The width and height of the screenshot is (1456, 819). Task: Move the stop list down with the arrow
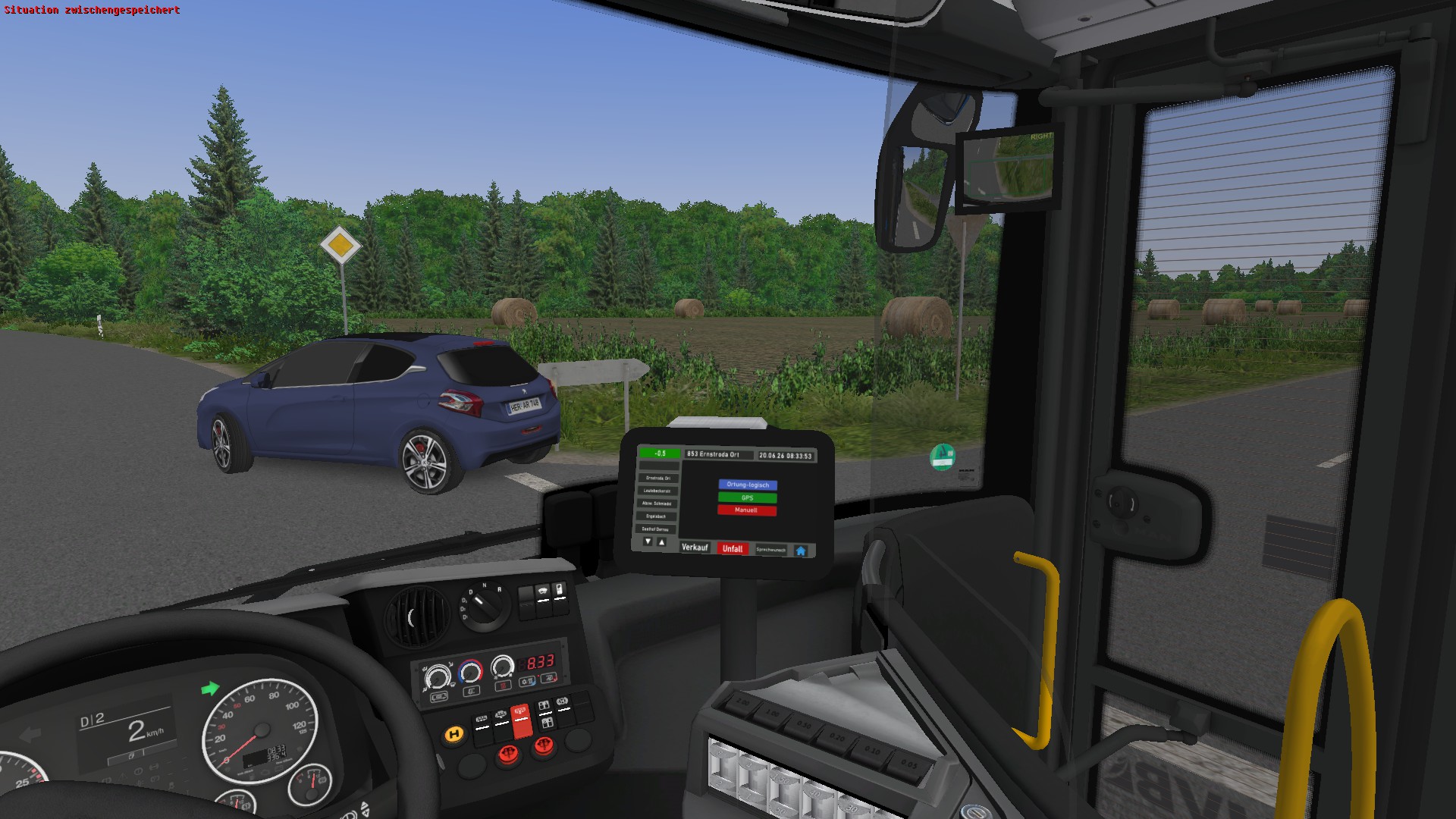[x=648, y=541]
